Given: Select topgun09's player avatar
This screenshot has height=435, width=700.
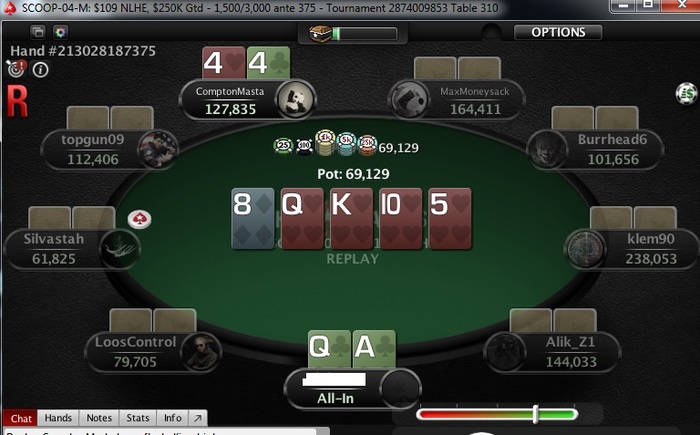Looking at the screenshot, I should pos(157,149).
